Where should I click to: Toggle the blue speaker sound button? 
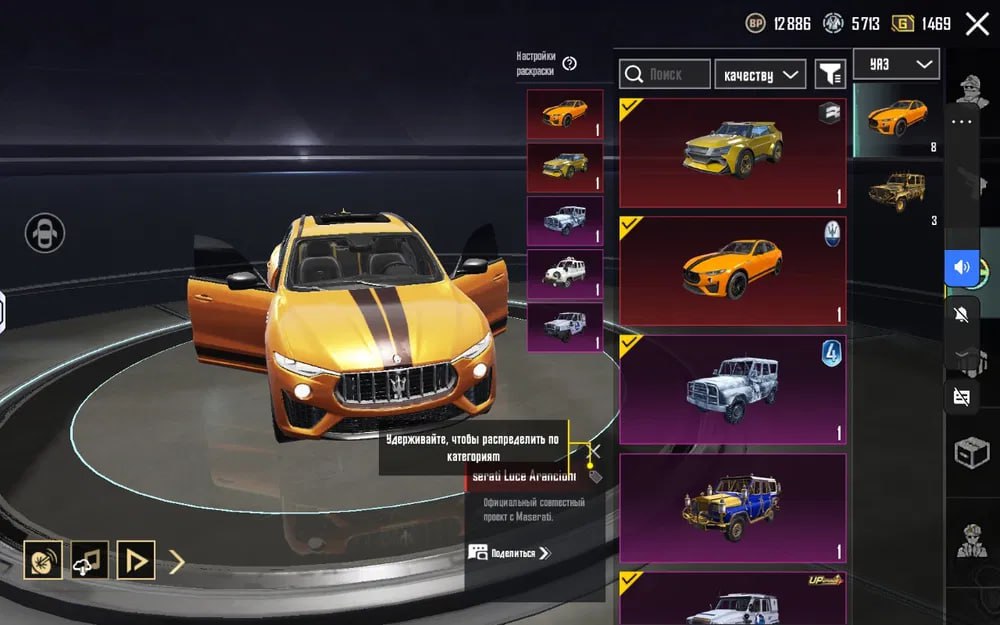pyautogui.click(x=962, y=268)
